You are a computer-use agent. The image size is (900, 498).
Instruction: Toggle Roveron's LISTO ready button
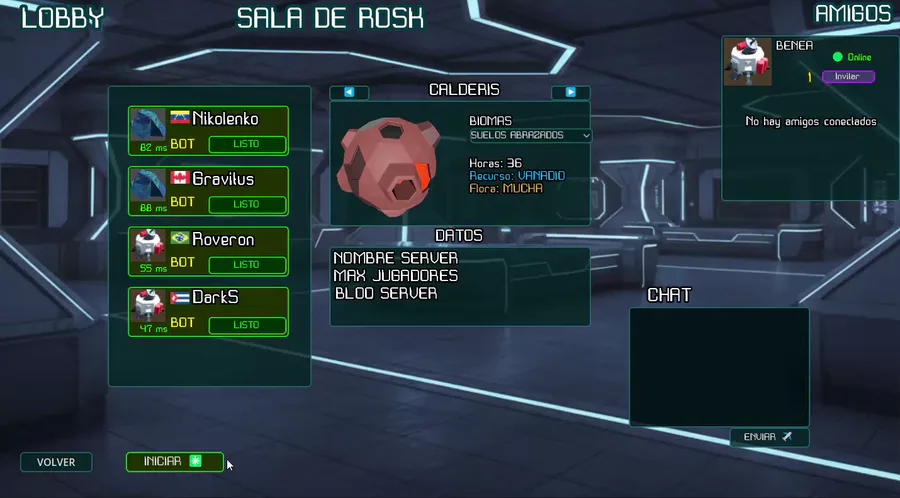(246, 264)
